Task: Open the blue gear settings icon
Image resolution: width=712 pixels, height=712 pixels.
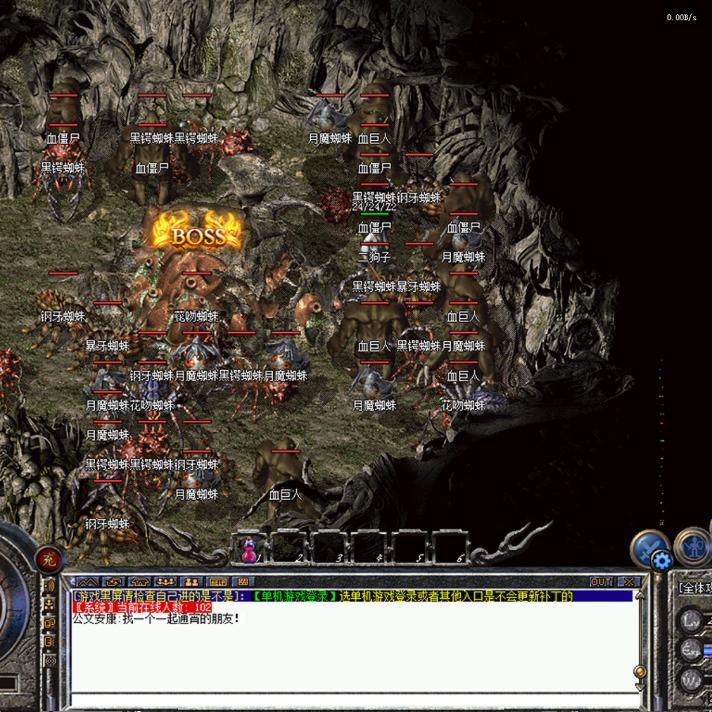Action: click(661, 560)
